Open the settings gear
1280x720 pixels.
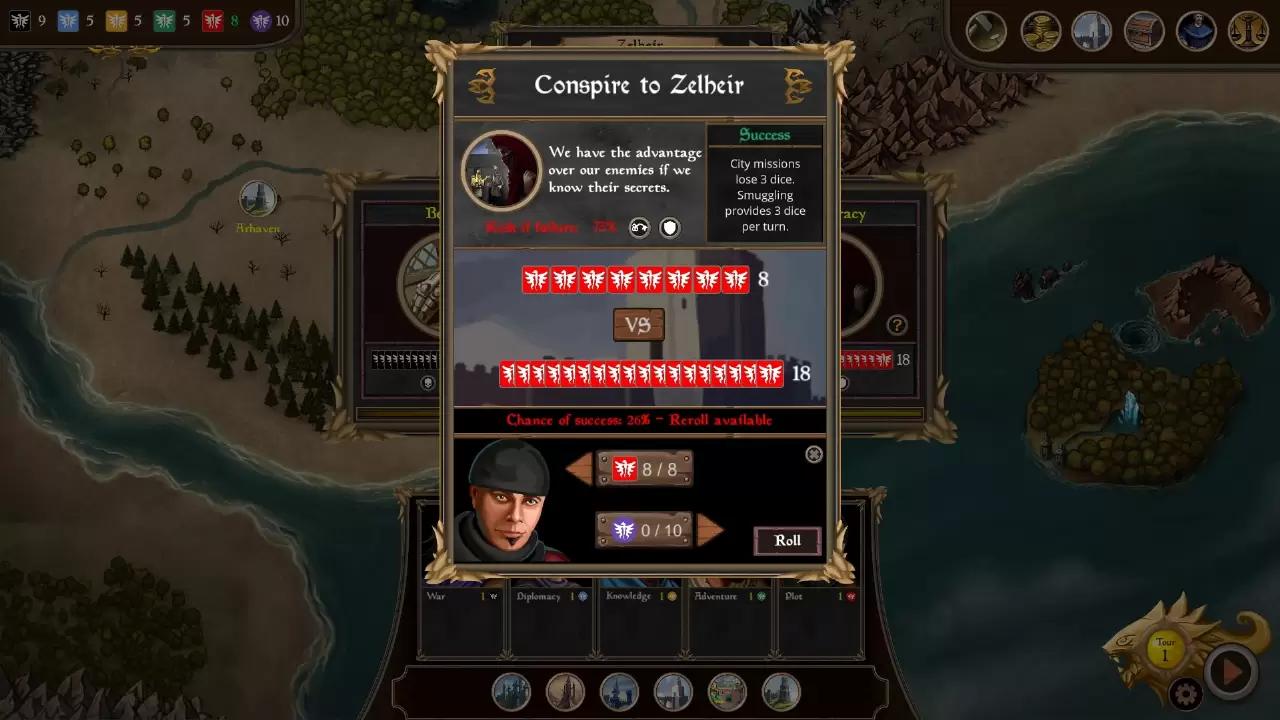[x=1186, y=693]
